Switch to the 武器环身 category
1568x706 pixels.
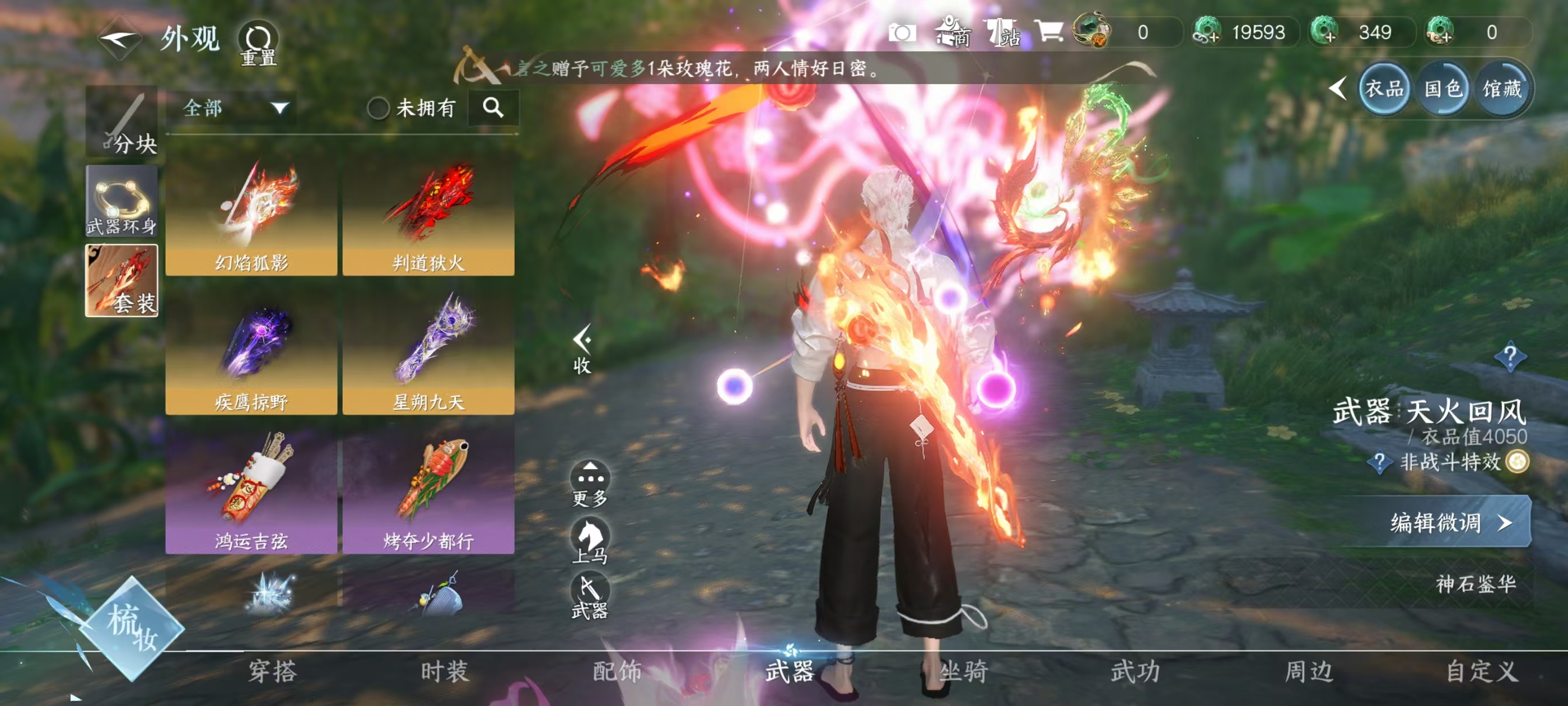click(x=122, y=201)
